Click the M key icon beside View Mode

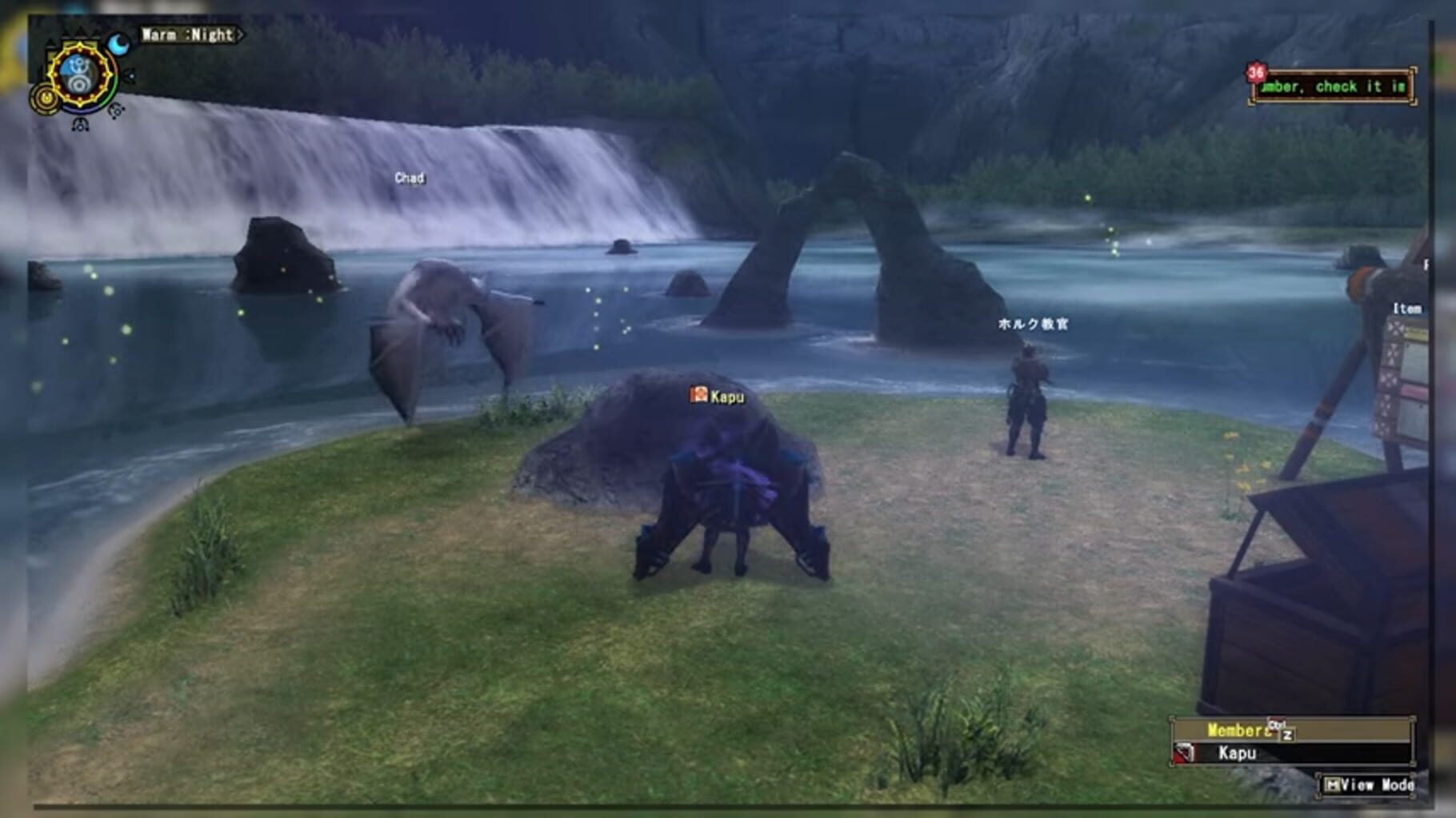click(1333, 785)
